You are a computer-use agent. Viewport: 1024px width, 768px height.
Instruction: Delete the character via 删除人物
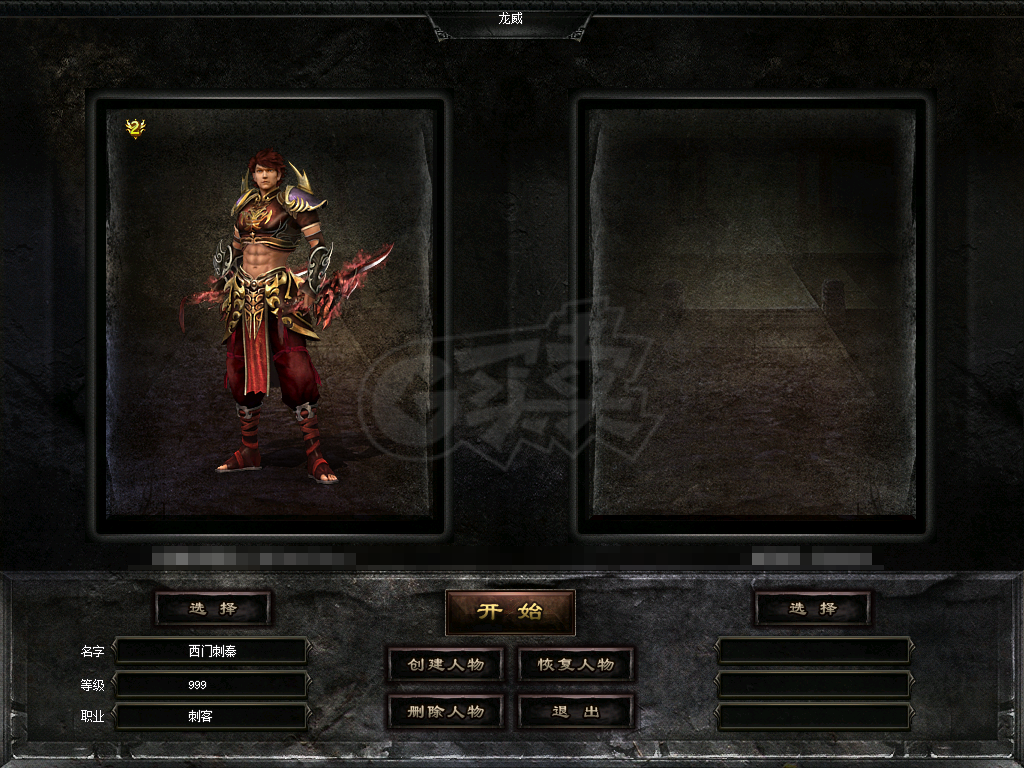tap(445, 712)
